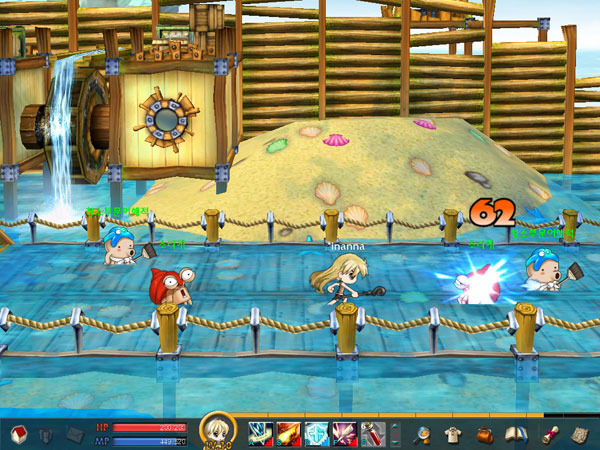Activate the blue shield skill
This screenshot has width=600, height=450.
(316, 433)
